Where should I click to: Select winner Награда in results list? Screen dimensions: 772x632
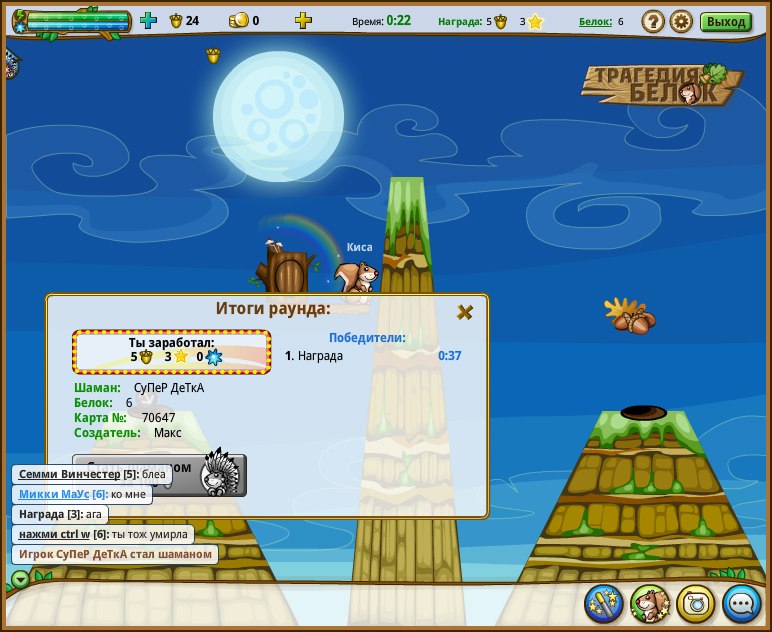[320, 355]
